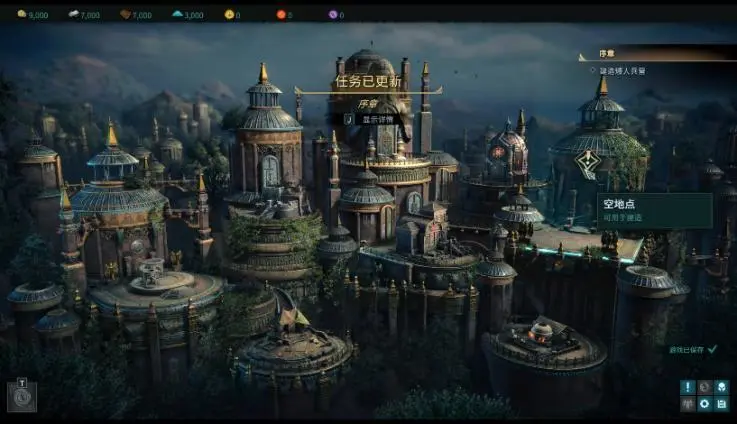
Task: Select the 建造矮人兵營 objective entry
Action: [x=621, y=71]
